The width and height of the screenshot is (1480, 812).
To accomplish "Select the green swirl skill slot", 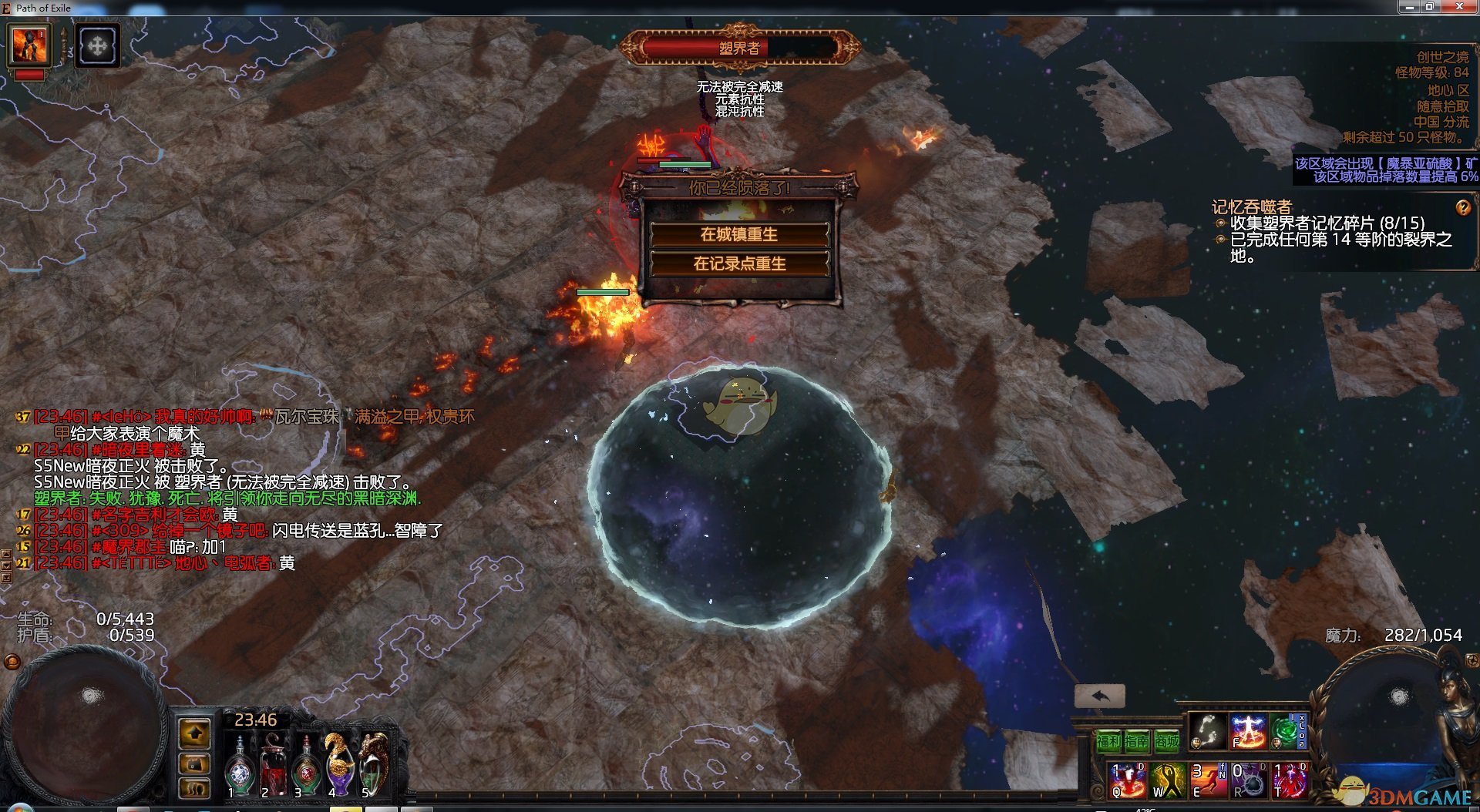I will click(x=1284, y=731).
